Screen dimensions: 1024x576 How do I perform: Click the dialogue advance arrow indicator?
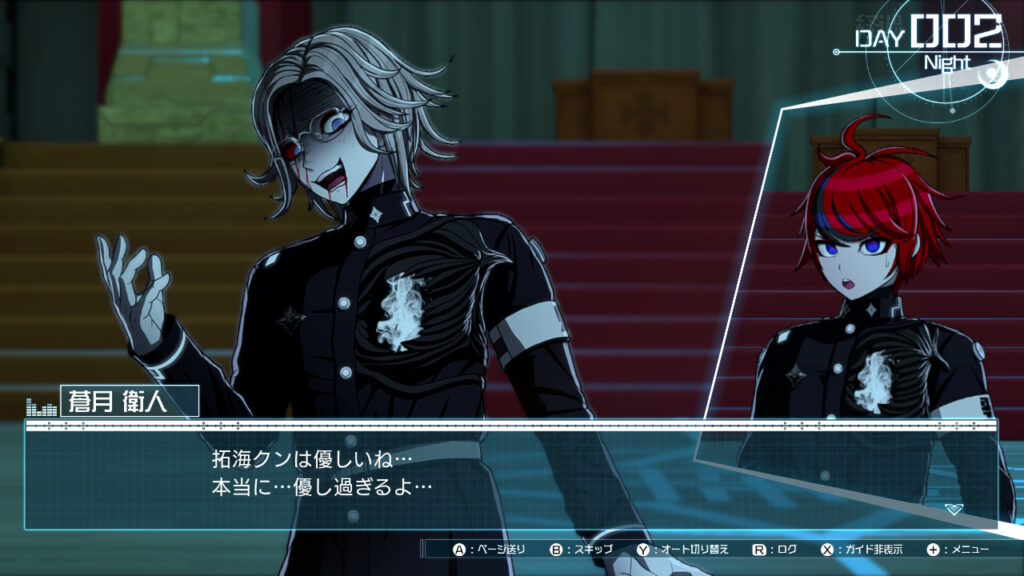954,509
